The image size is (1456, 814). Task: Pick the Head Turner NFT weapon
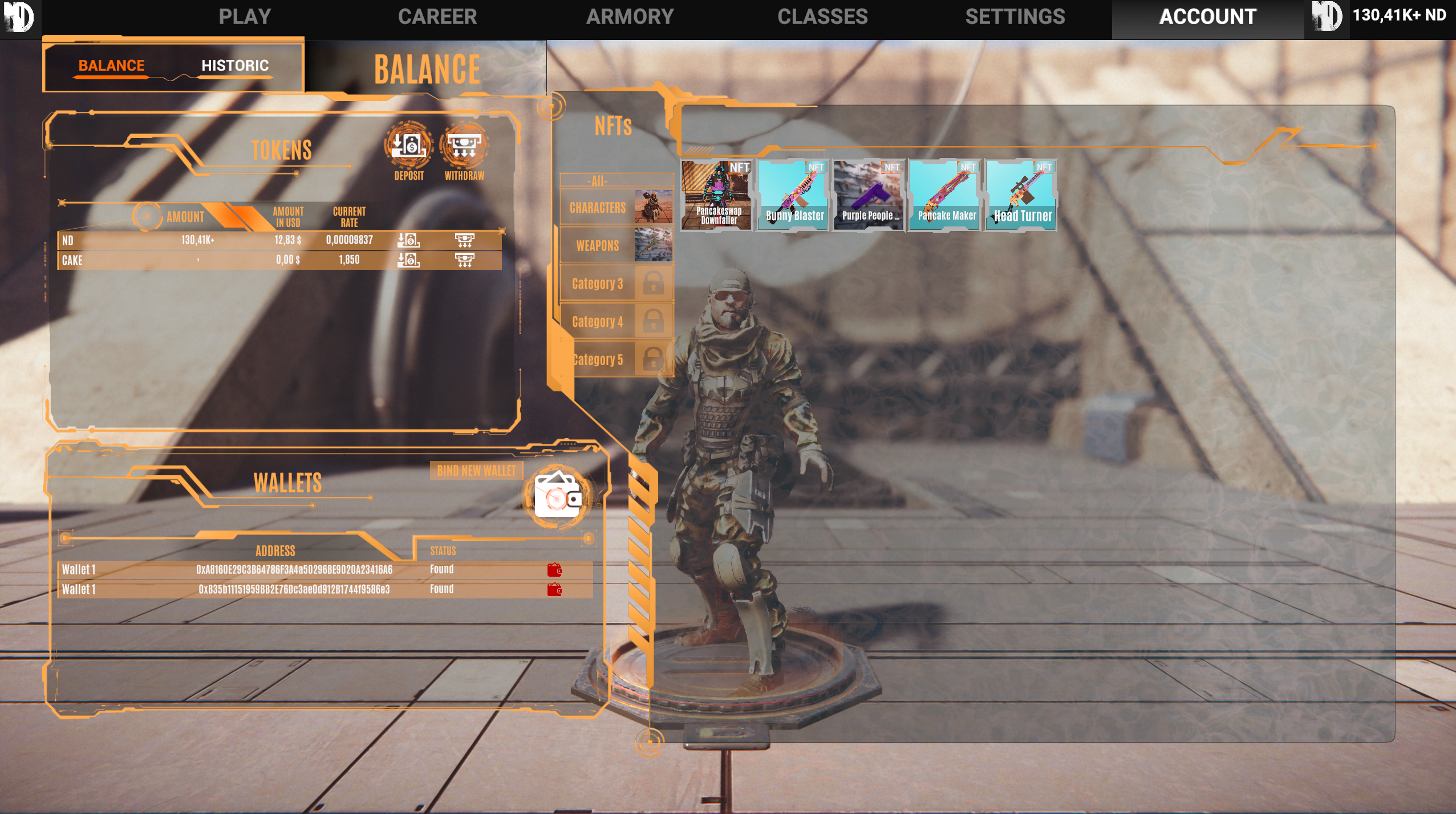pos(1021,195)
